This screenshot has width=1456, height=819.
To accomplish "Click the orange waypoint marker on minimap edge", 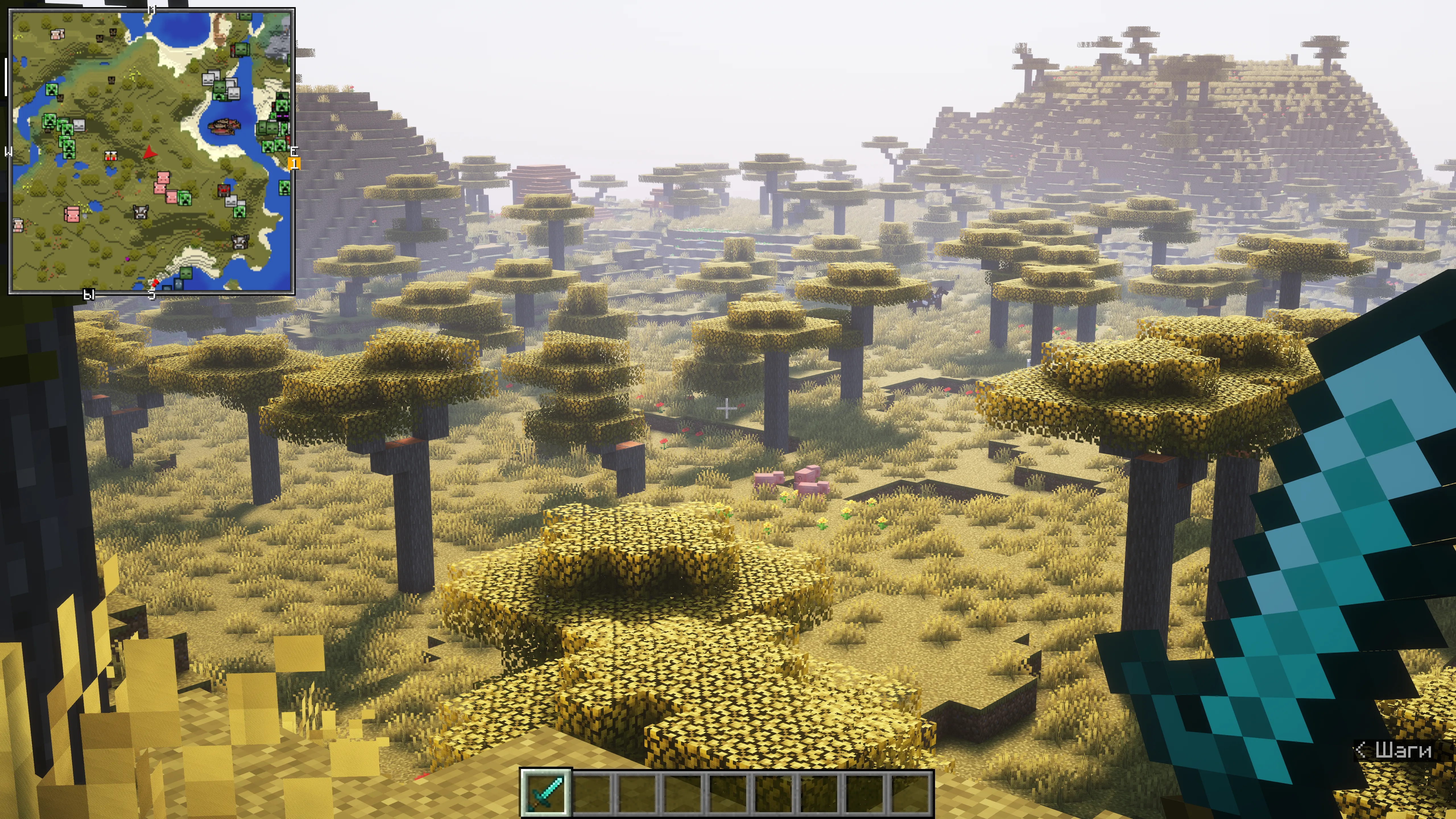I will [x=294, y=164].
